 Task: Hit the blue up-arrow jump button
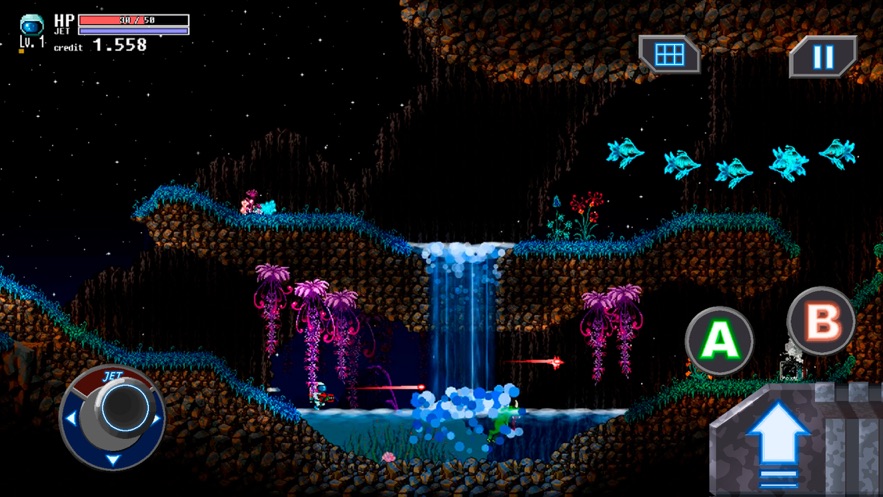tap(779, 438)
